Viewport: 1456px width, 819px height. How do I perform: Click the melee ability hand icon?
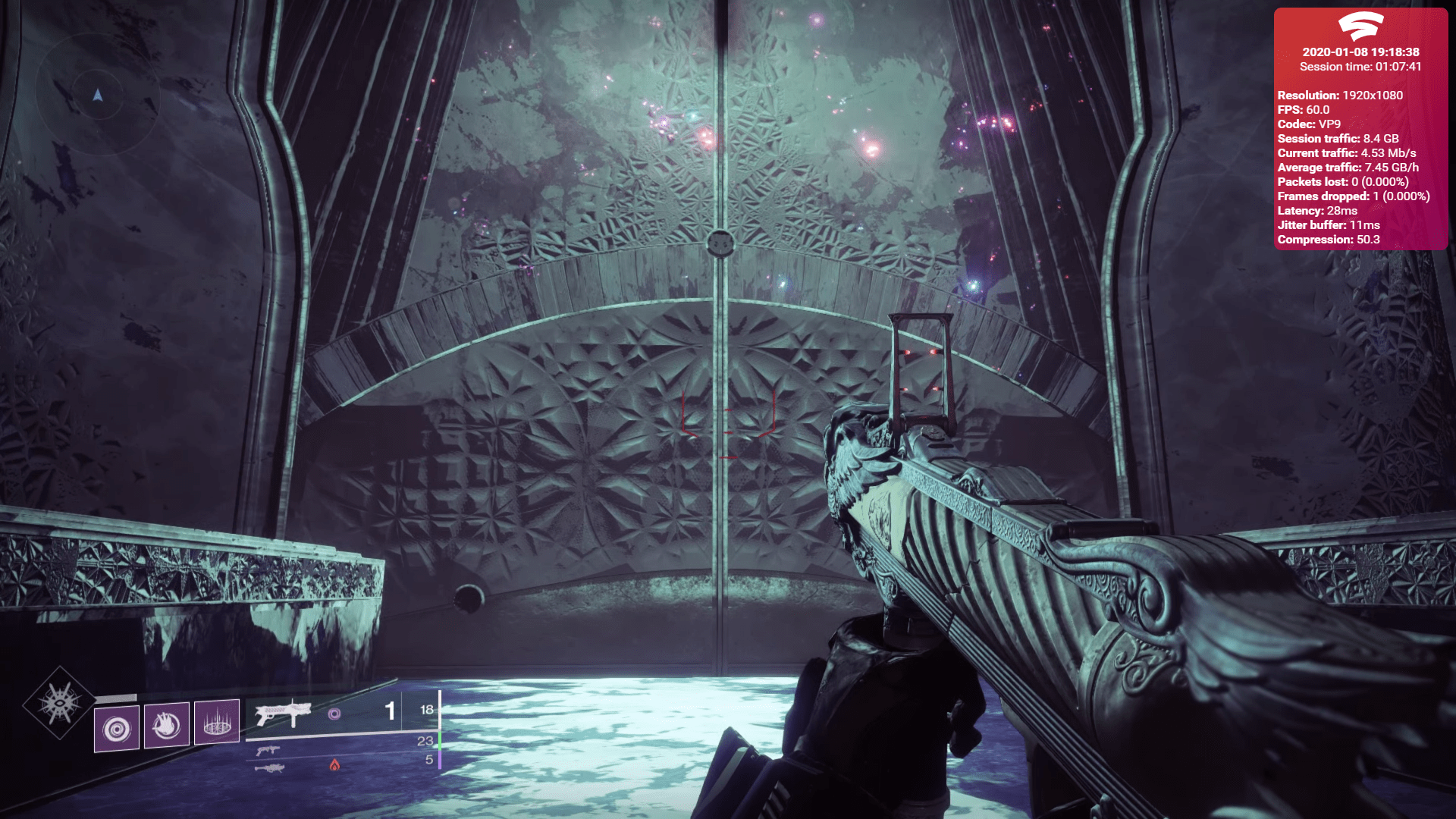[x=166, y=726]
